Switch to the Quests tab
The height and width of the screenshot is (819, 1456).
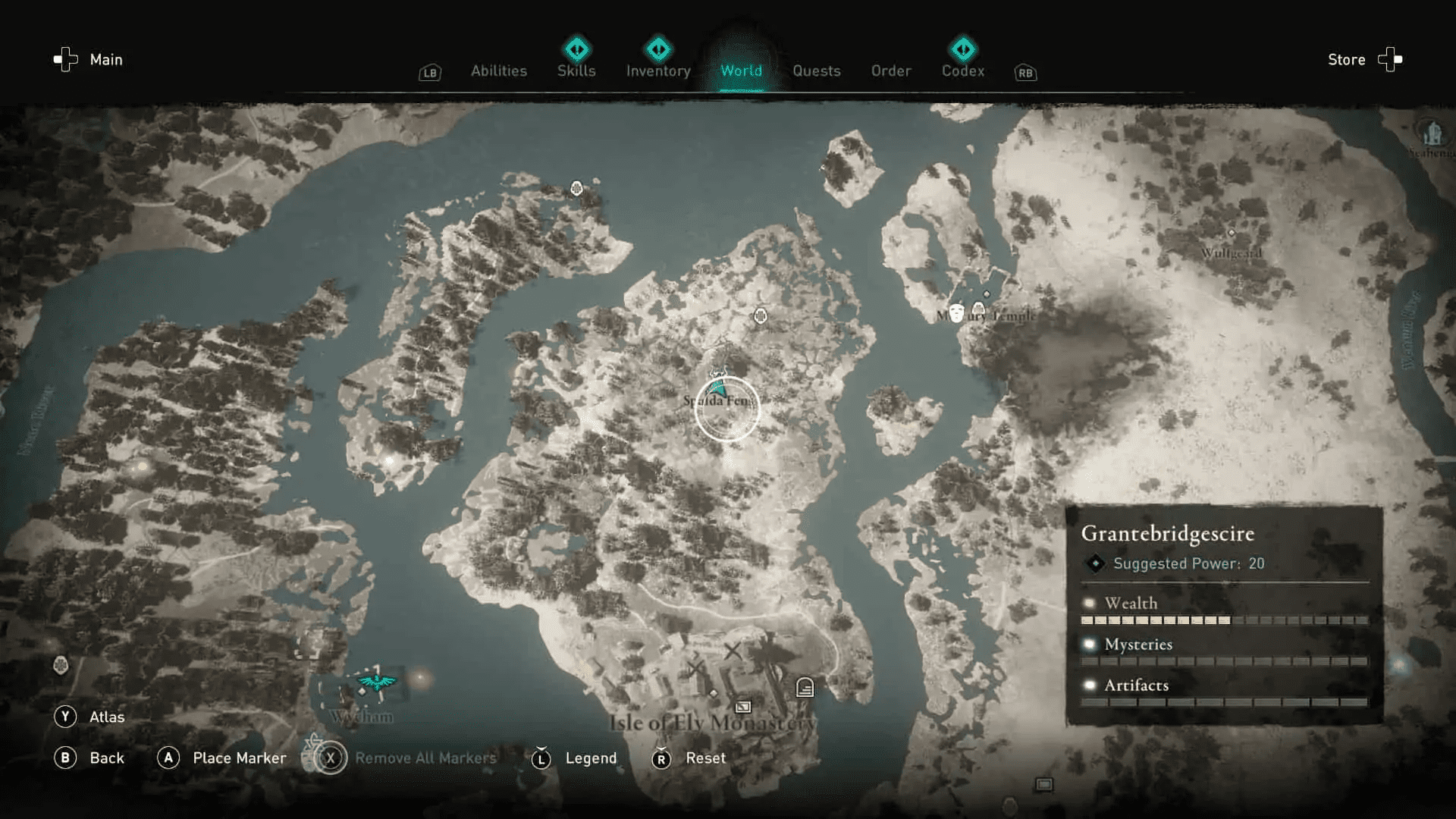(817, 71)
